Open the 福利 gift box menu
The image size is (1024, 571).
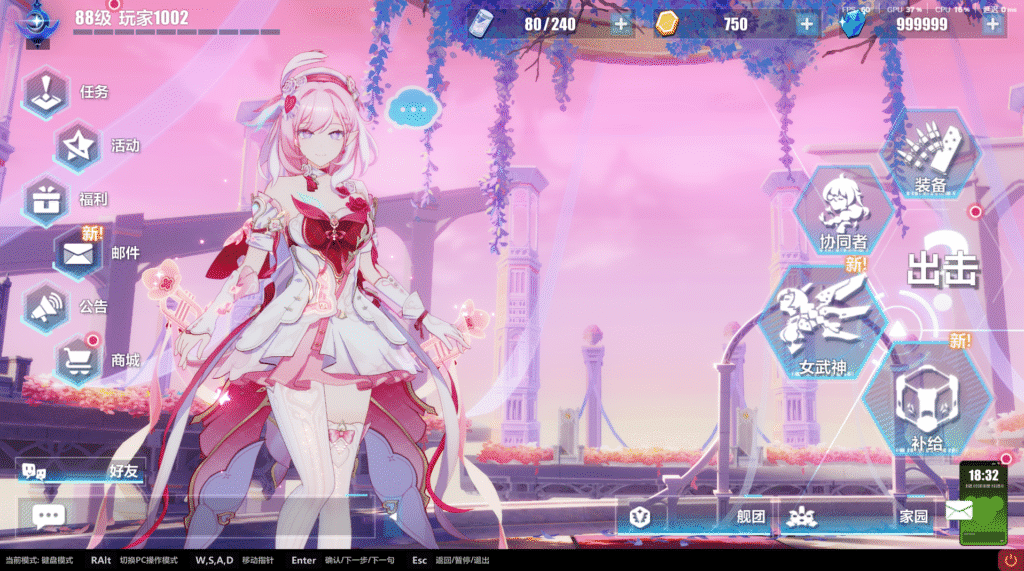[x=47, y=199]
